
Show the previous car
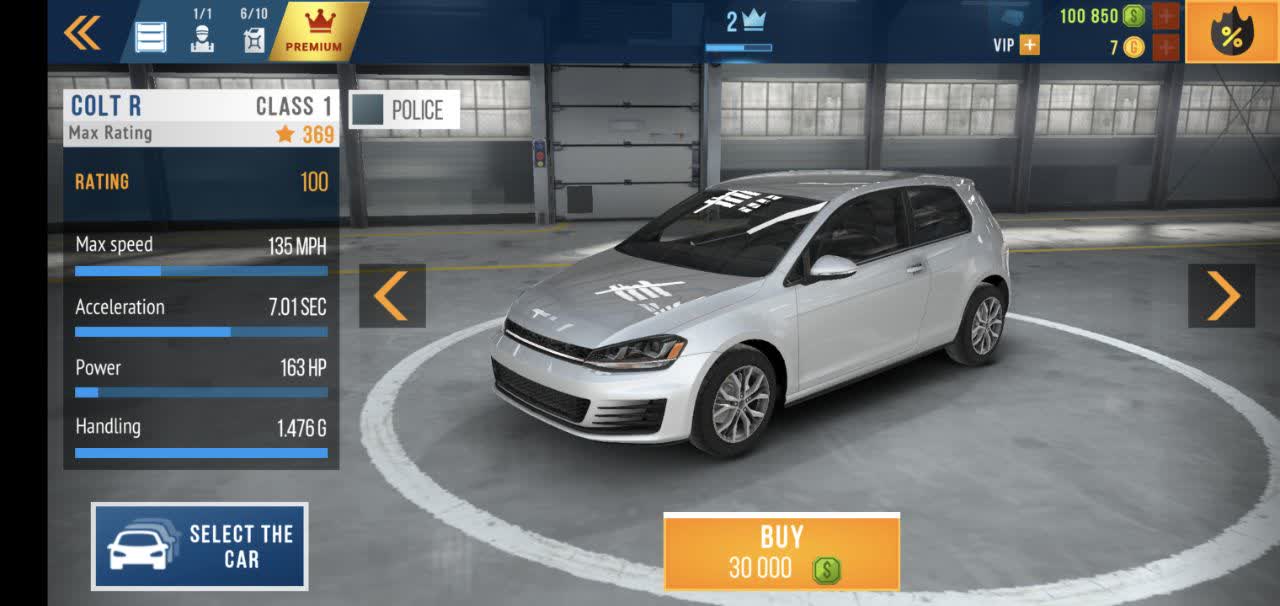392,296
